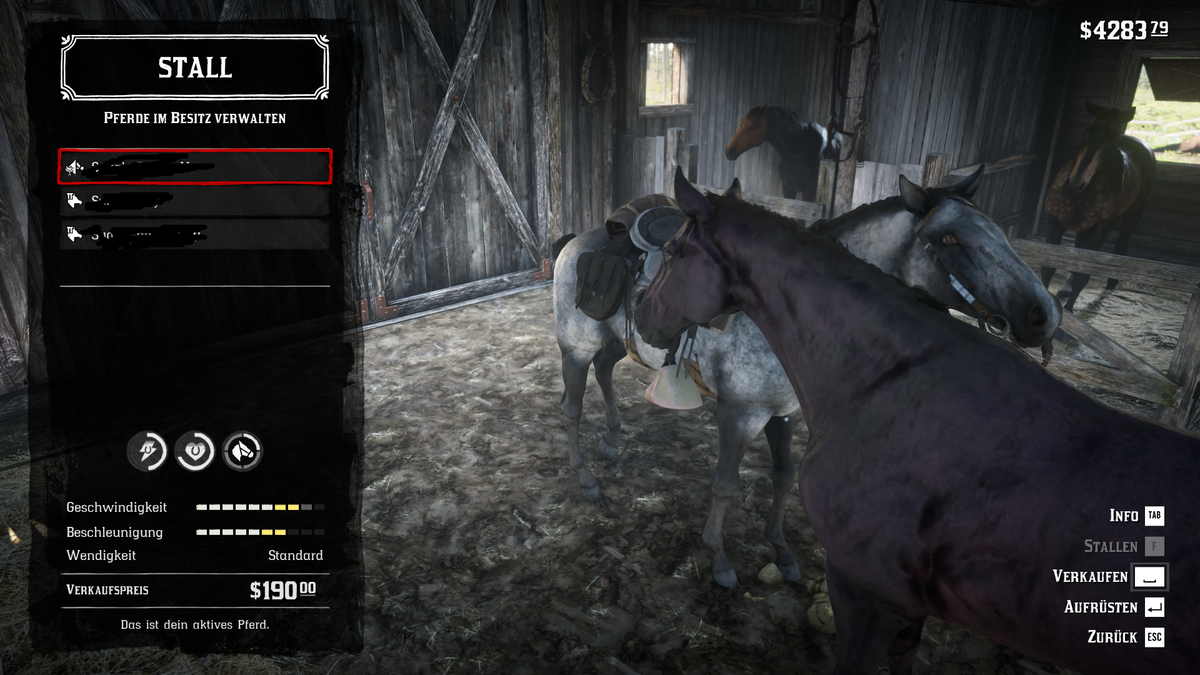Select the horse entry highlighted with red border
The height and width of the screenshot is (675, 1200).
click(195, 166)
